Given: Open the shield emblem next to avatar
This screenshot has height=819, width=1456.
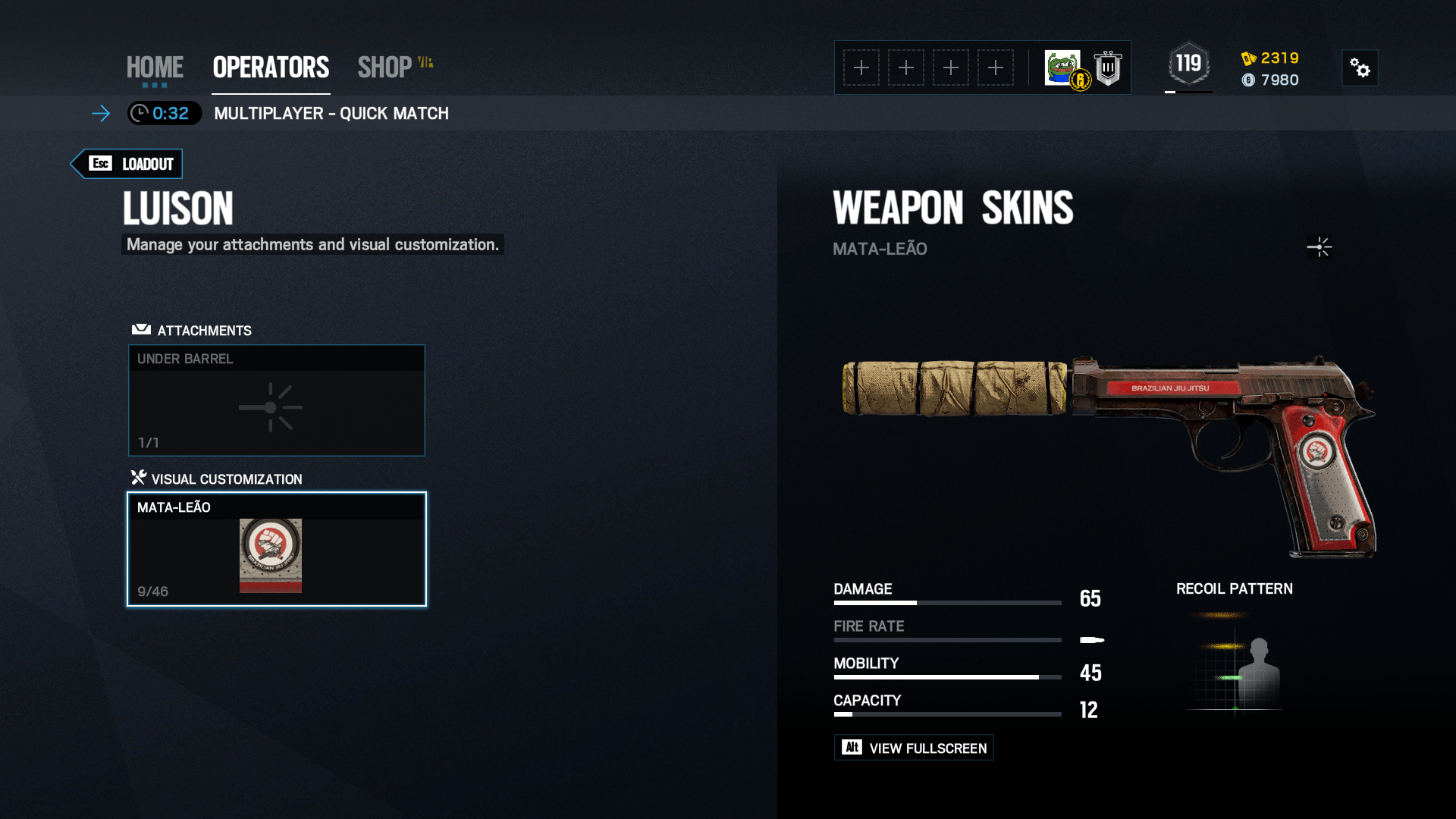Looking at the screenshot, I should 1108,68.
